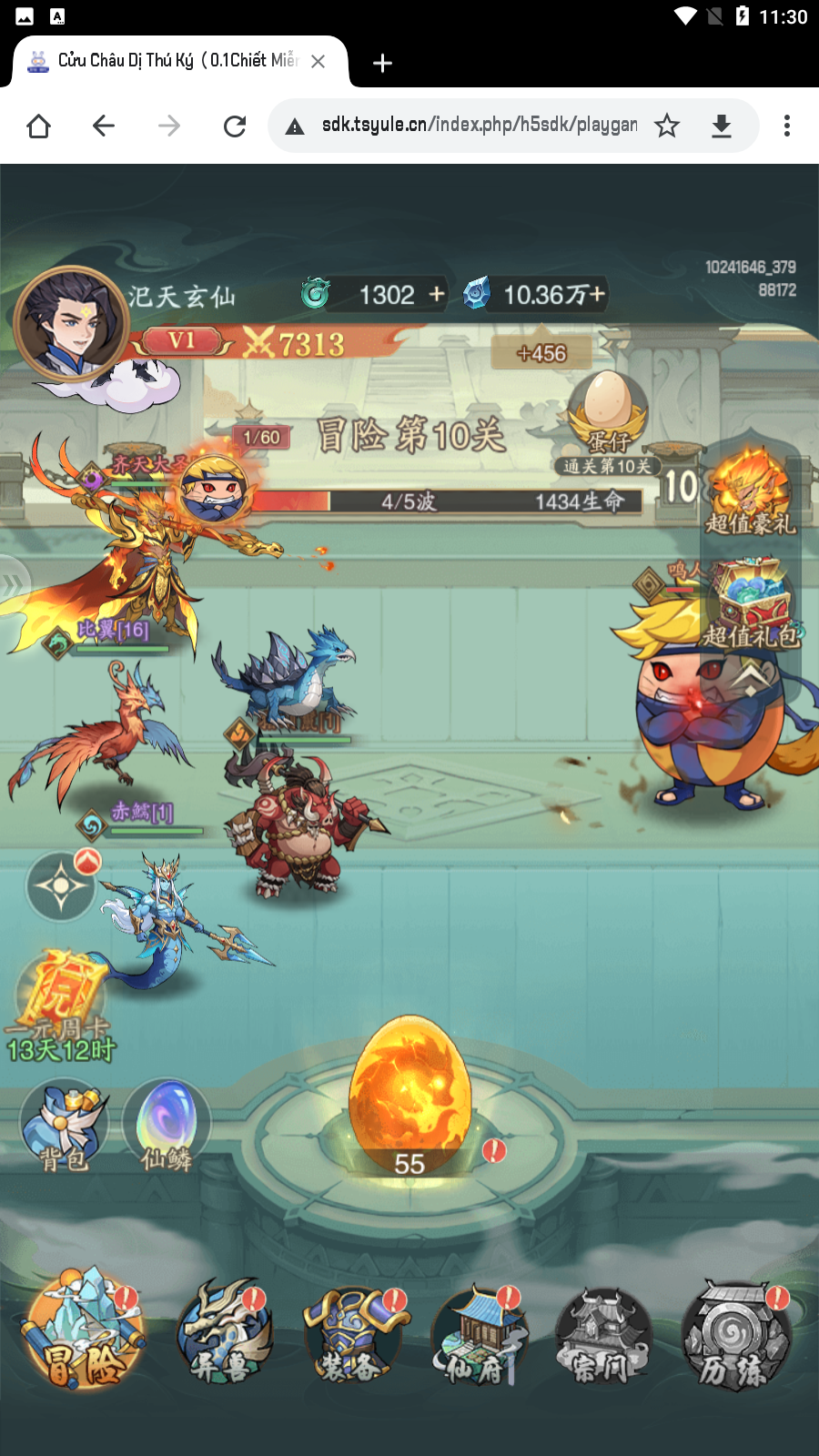
Task: Open the 仙鳞 scale icon
Action: (x=167, y=1126)
